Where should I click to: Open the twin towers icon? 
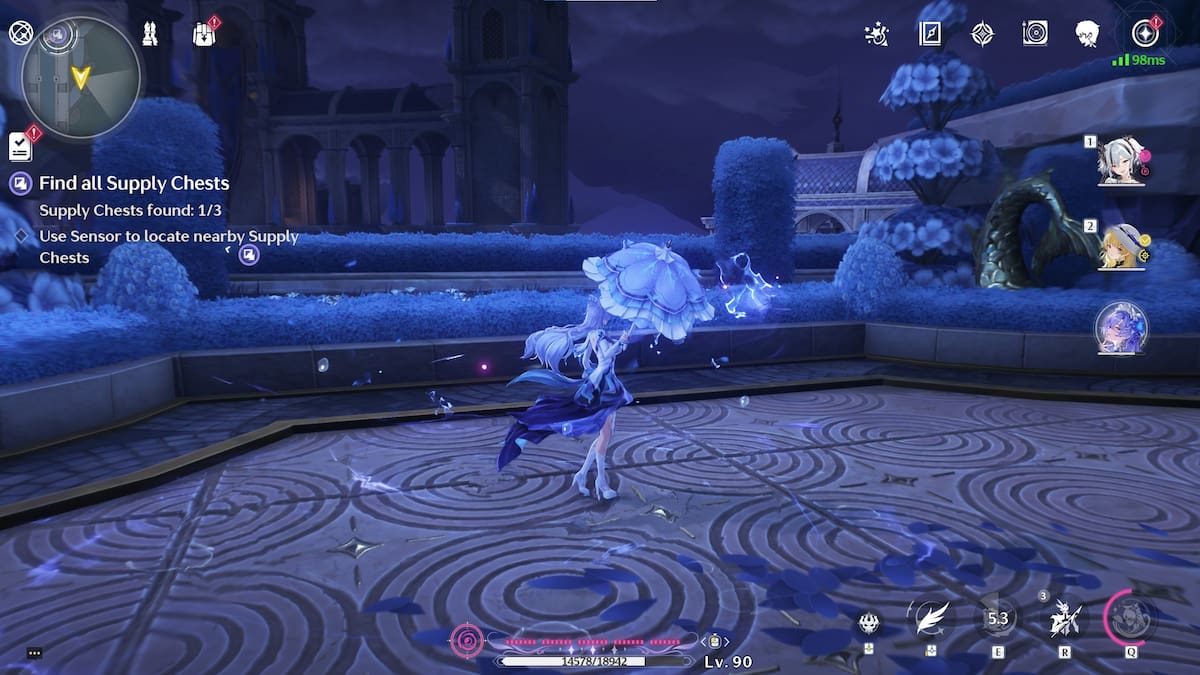click(148, 33)
